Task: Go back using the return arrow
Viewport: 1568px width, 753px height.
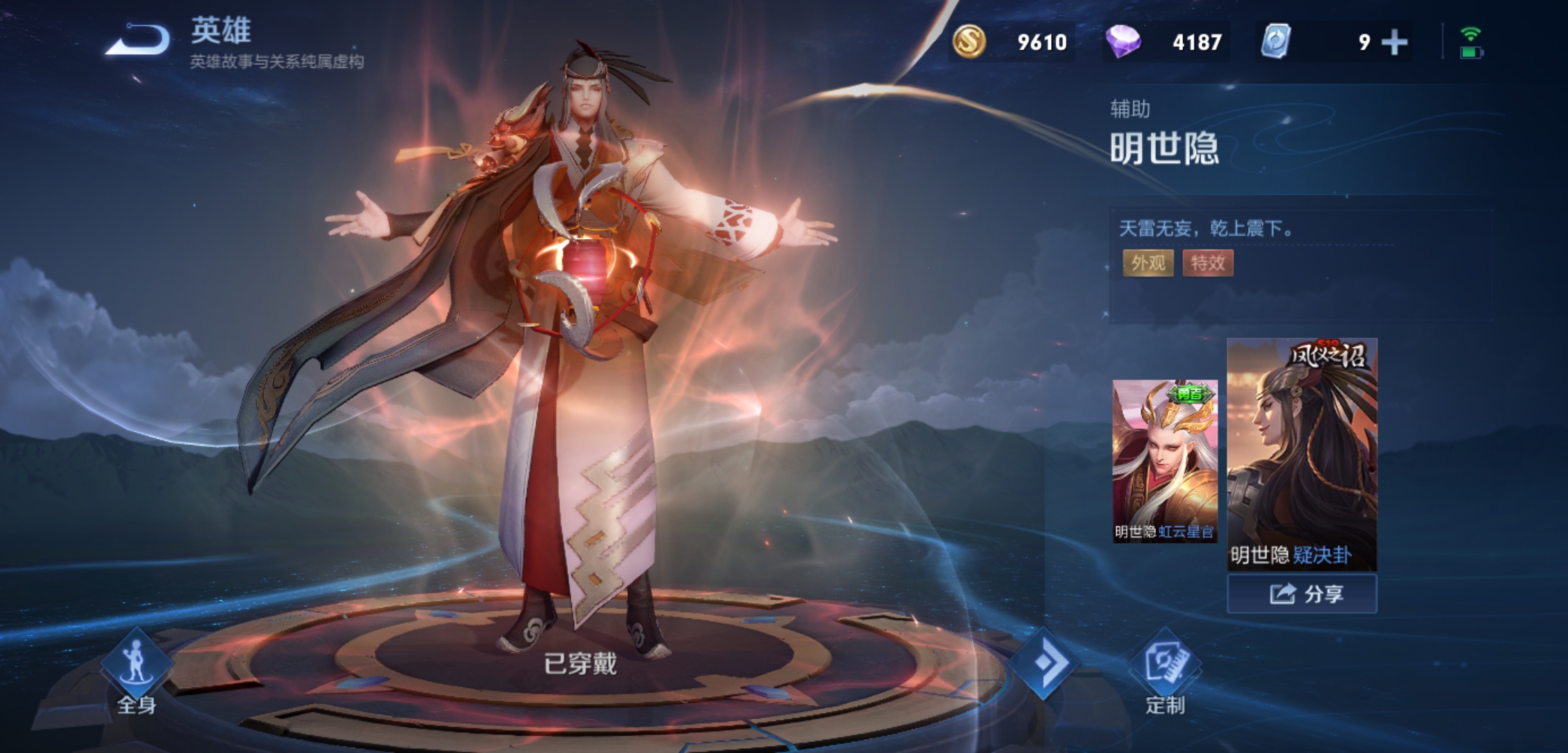Action: [137, 40]
